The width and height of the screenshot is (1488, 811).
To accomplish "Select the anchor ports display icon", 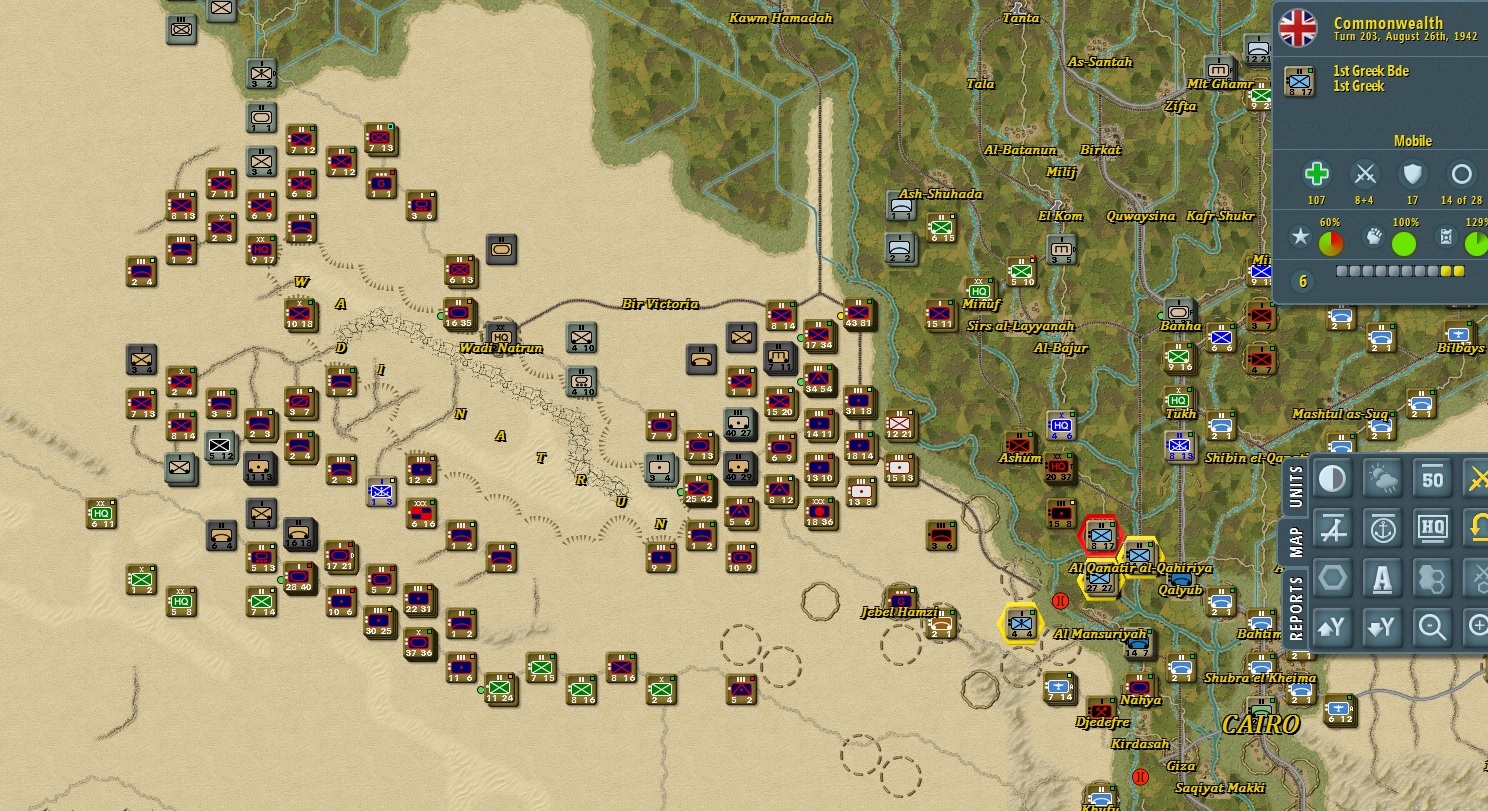I will tap(1383, 528).
